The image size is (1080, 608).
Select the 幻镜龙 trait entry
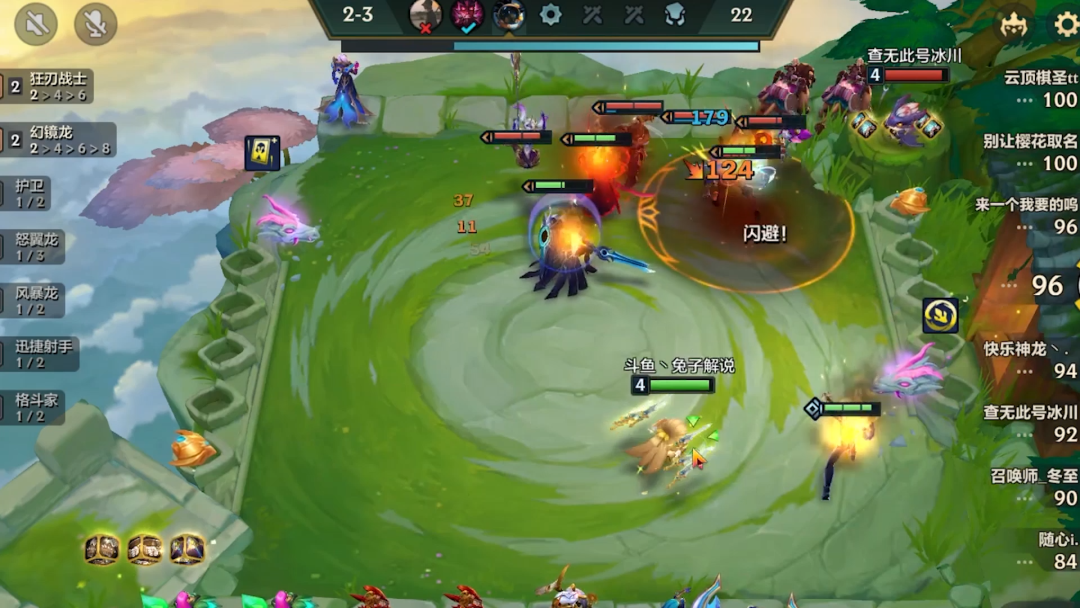click(x=58, y=140)
